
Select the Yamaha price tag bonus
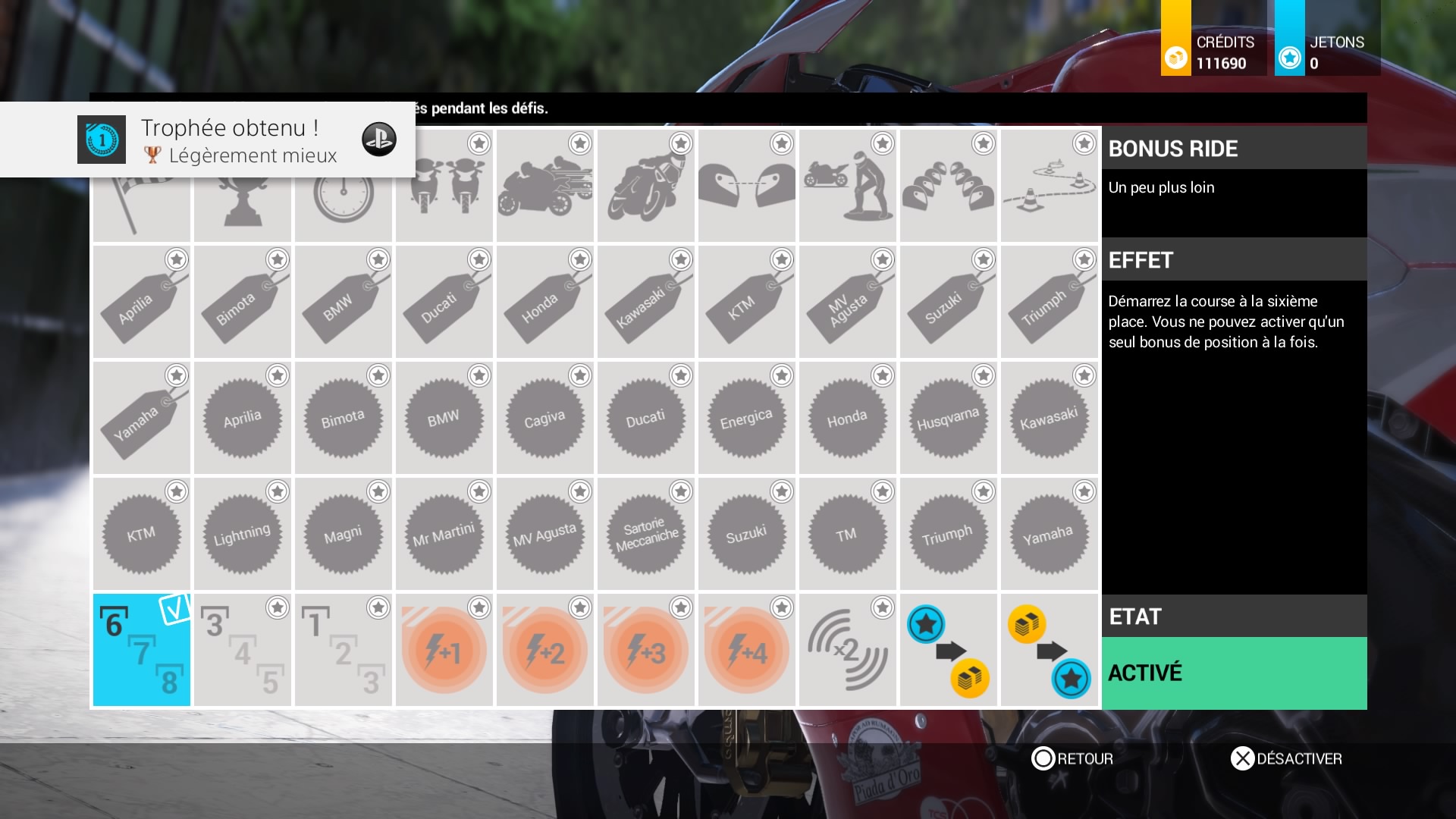[142, 418]
